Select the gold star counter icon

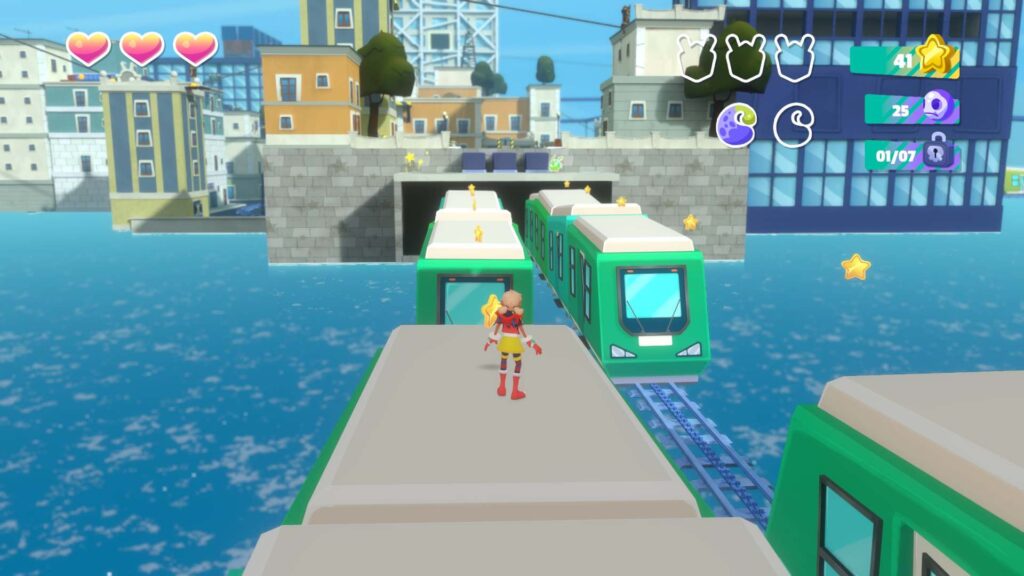click(x=934, y=55)
